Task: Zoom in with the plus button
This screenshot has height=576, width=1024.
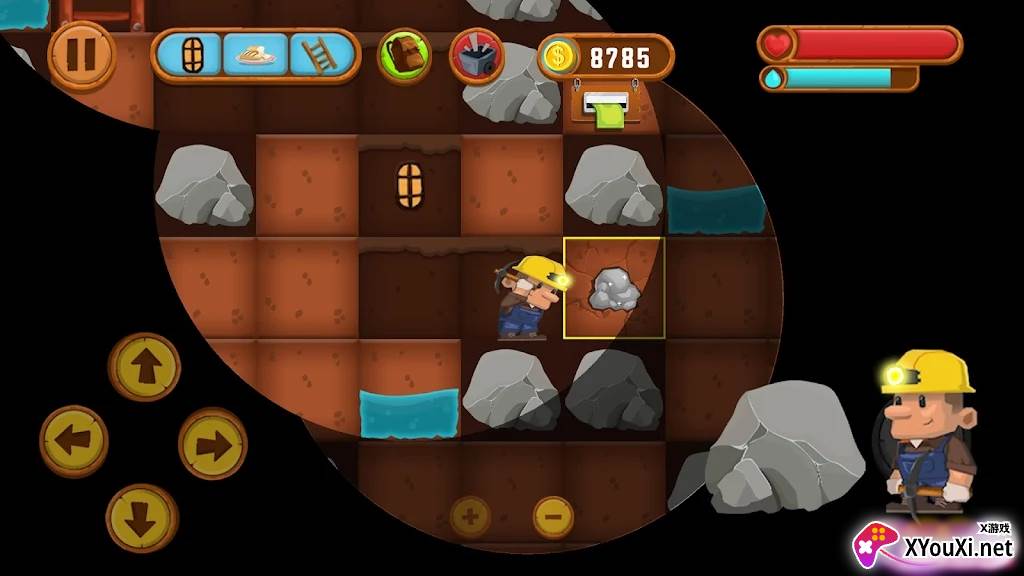Action: [471, 517]
